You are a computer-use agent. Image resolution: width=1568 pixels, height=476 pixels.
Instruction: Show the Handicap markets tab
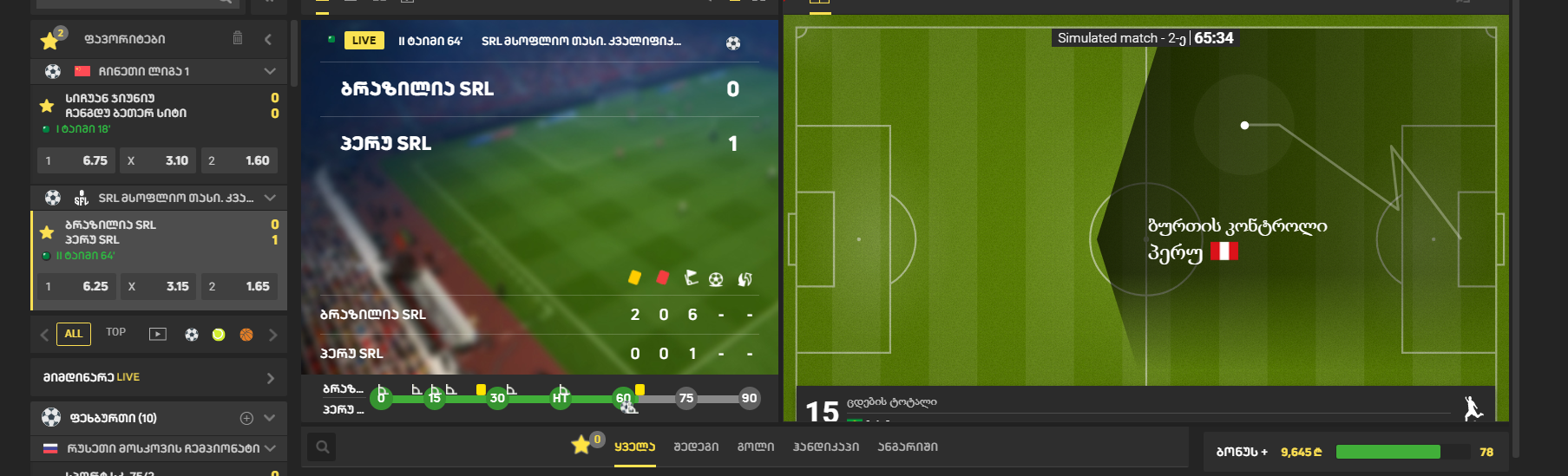coord(825,447)
